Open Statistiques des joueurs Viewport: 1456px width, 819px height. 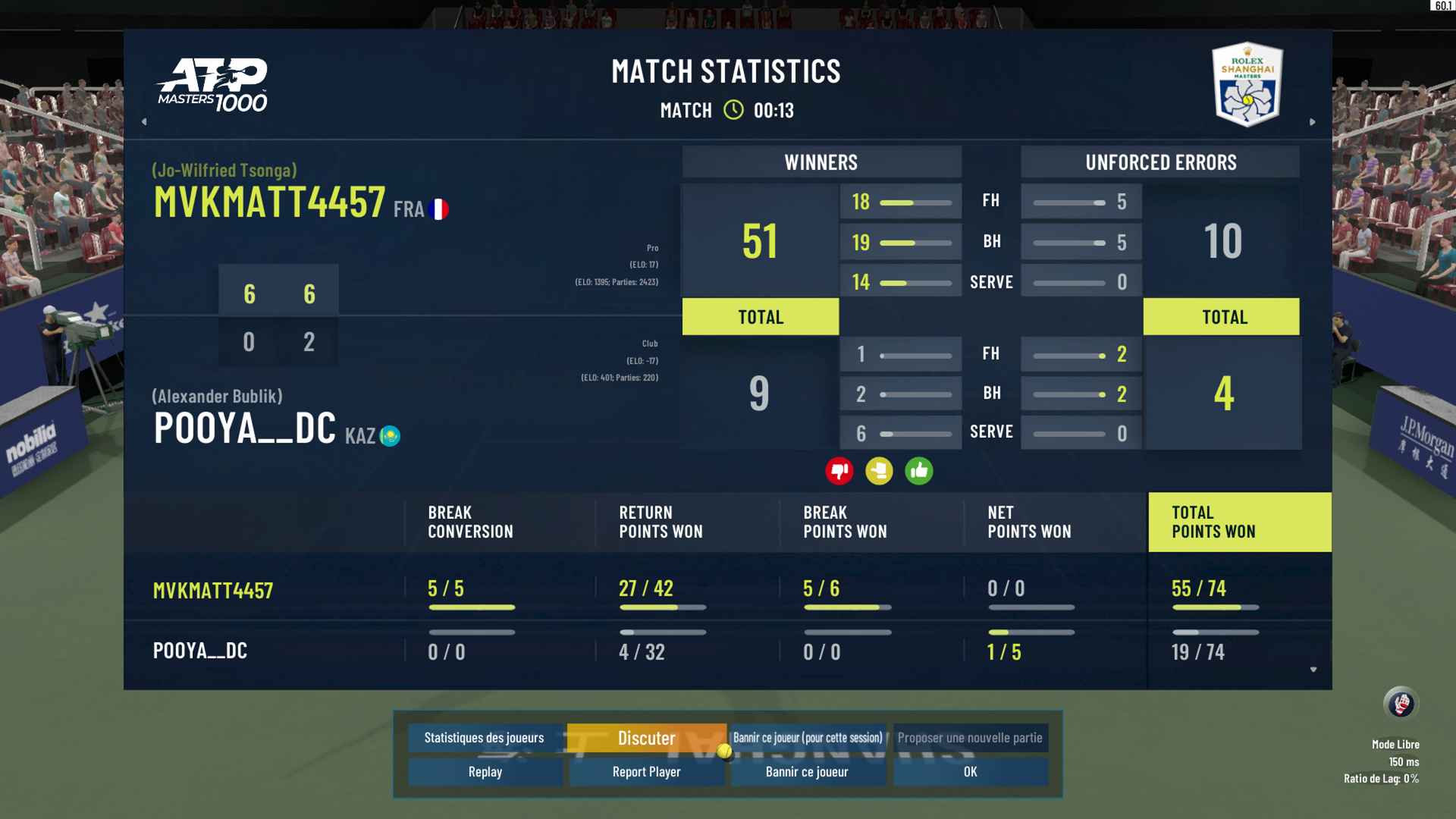(485, 738)
